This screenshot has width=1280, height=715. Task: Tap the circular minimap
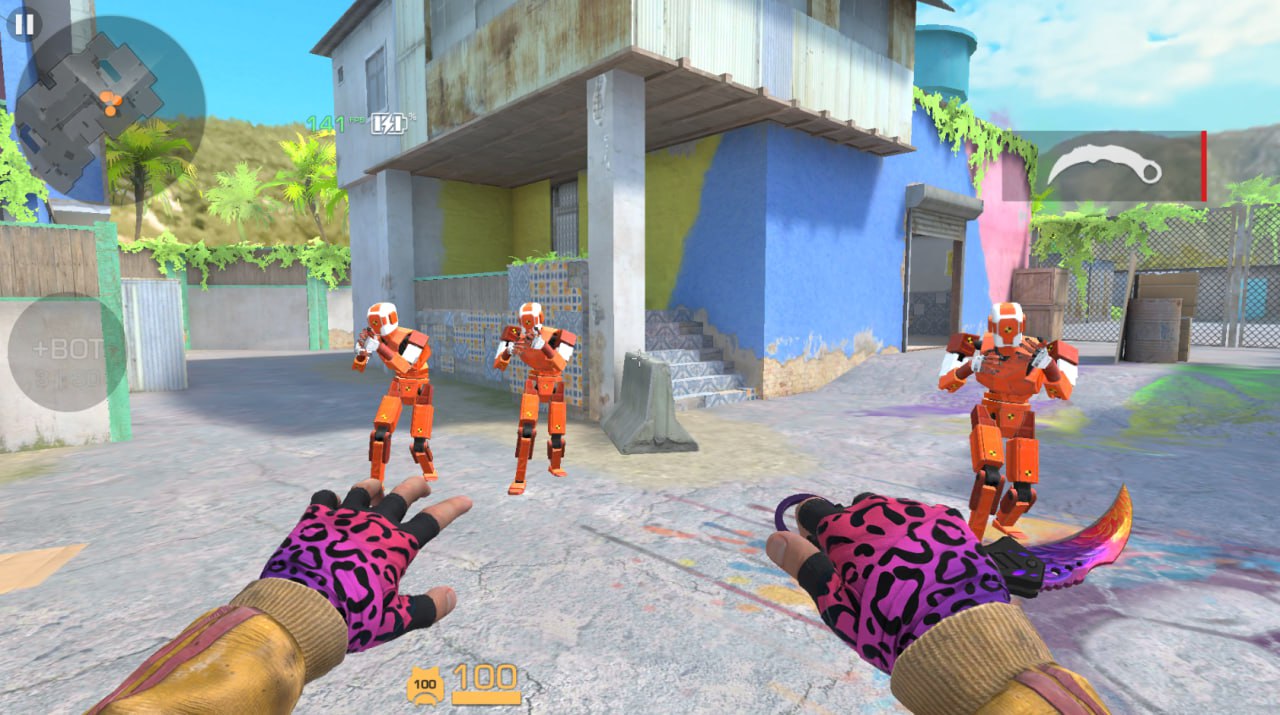[x=110, y=105]
